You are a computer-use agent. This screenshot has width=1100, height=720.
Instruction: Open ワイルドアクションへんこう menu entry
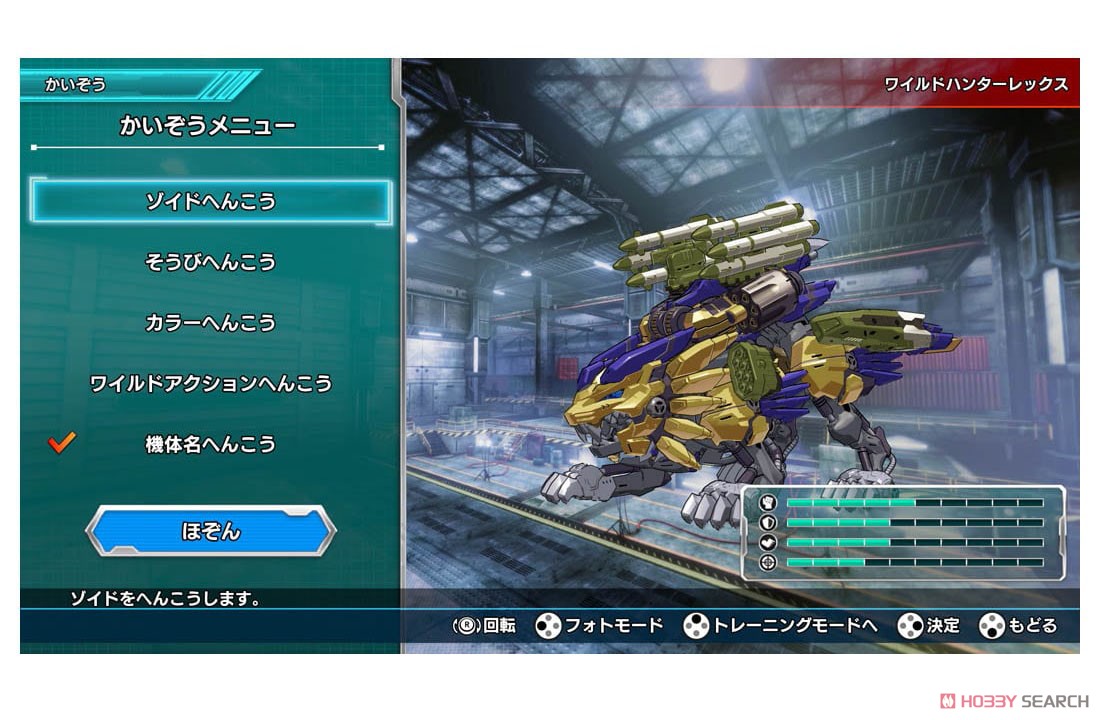[x=210, y=384]
